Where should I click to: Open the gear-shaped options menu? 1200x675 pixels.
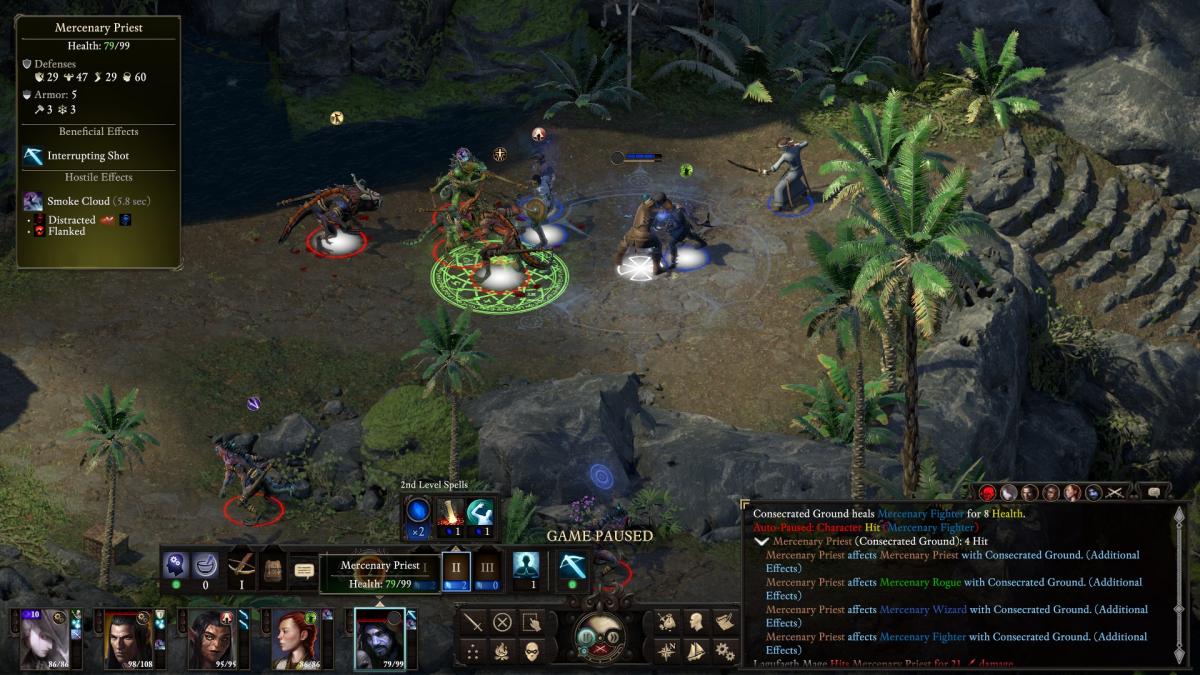pyautogui.click(x=725, y=651)
